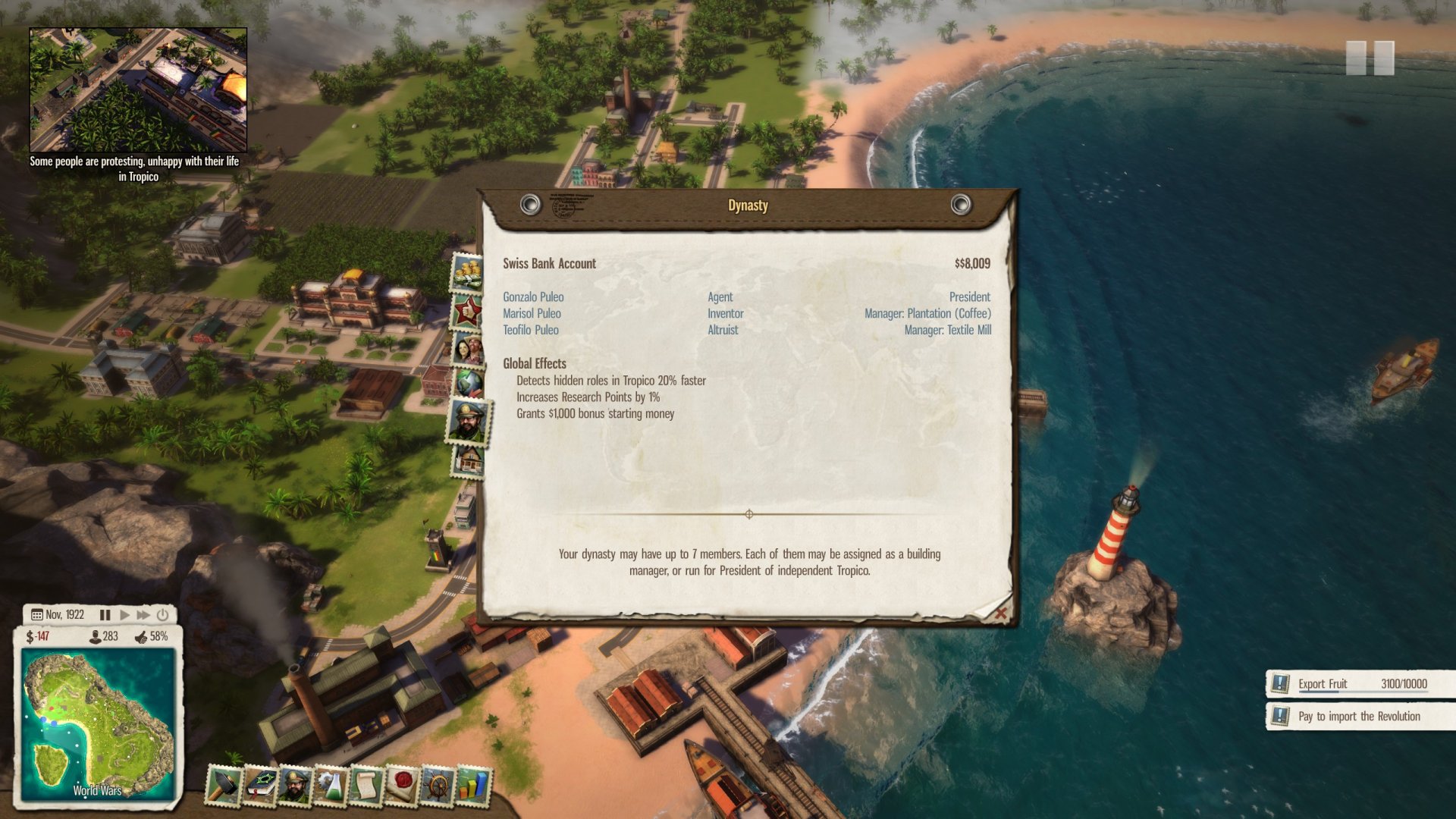
Task: Open the research flask and gear menu
Action: (331, 786)
